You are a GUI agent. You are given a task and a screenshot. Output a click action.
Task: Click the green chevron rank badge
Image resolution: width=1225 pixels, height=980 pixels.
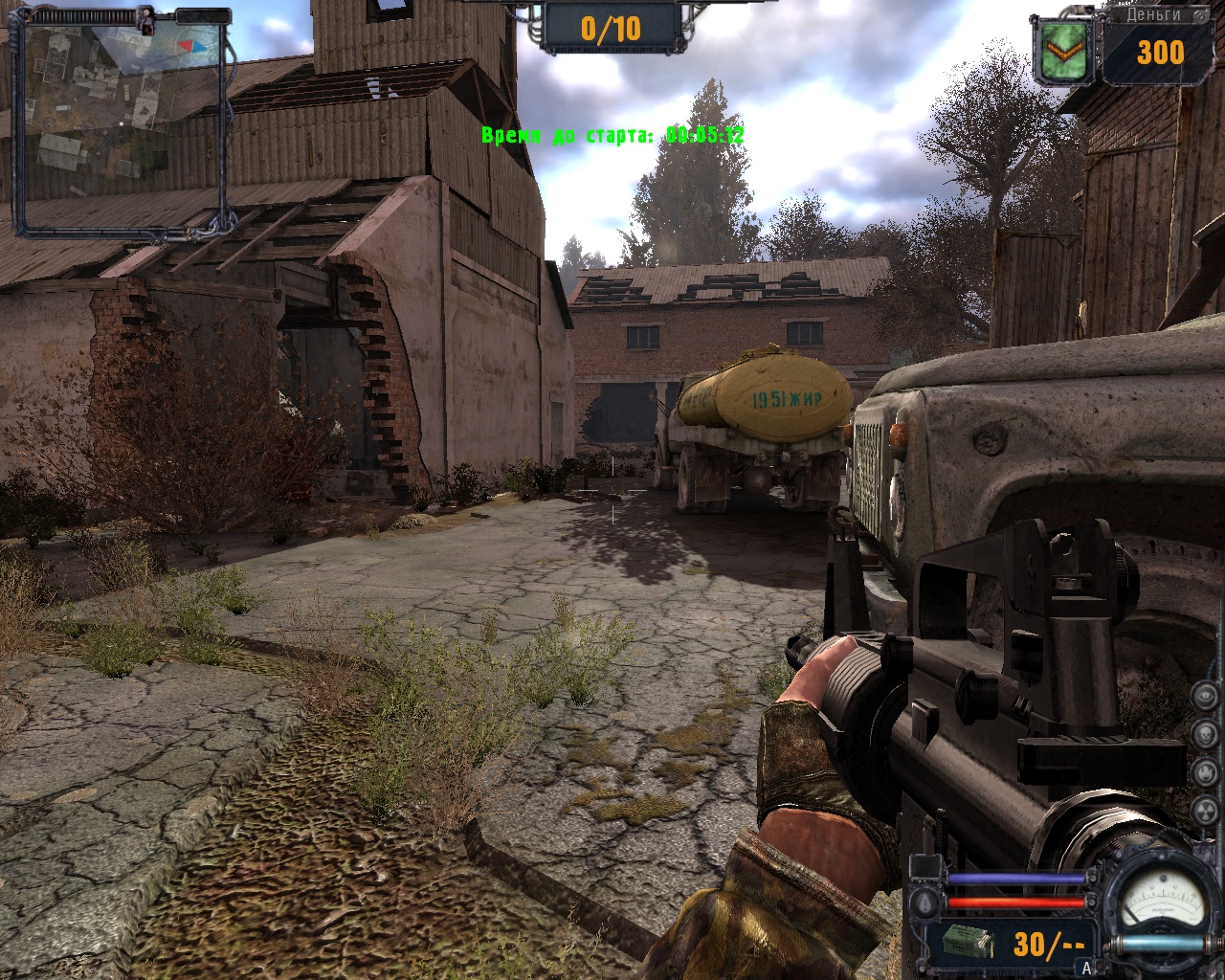[1061, 54]
